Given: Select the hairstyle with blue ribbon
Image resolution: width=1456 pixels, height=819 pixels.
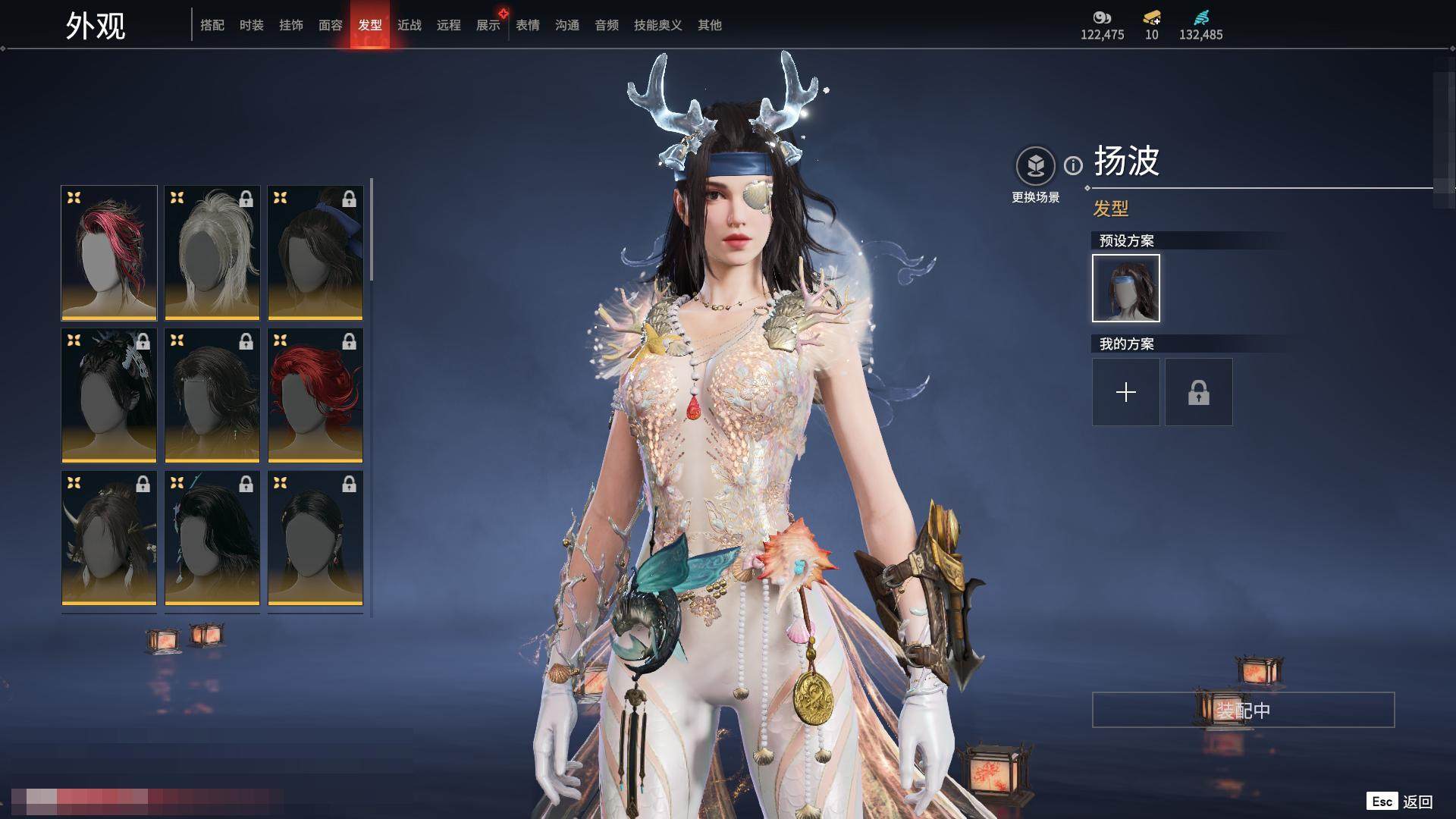Looking at the screenshot, I should coord(315,253).
